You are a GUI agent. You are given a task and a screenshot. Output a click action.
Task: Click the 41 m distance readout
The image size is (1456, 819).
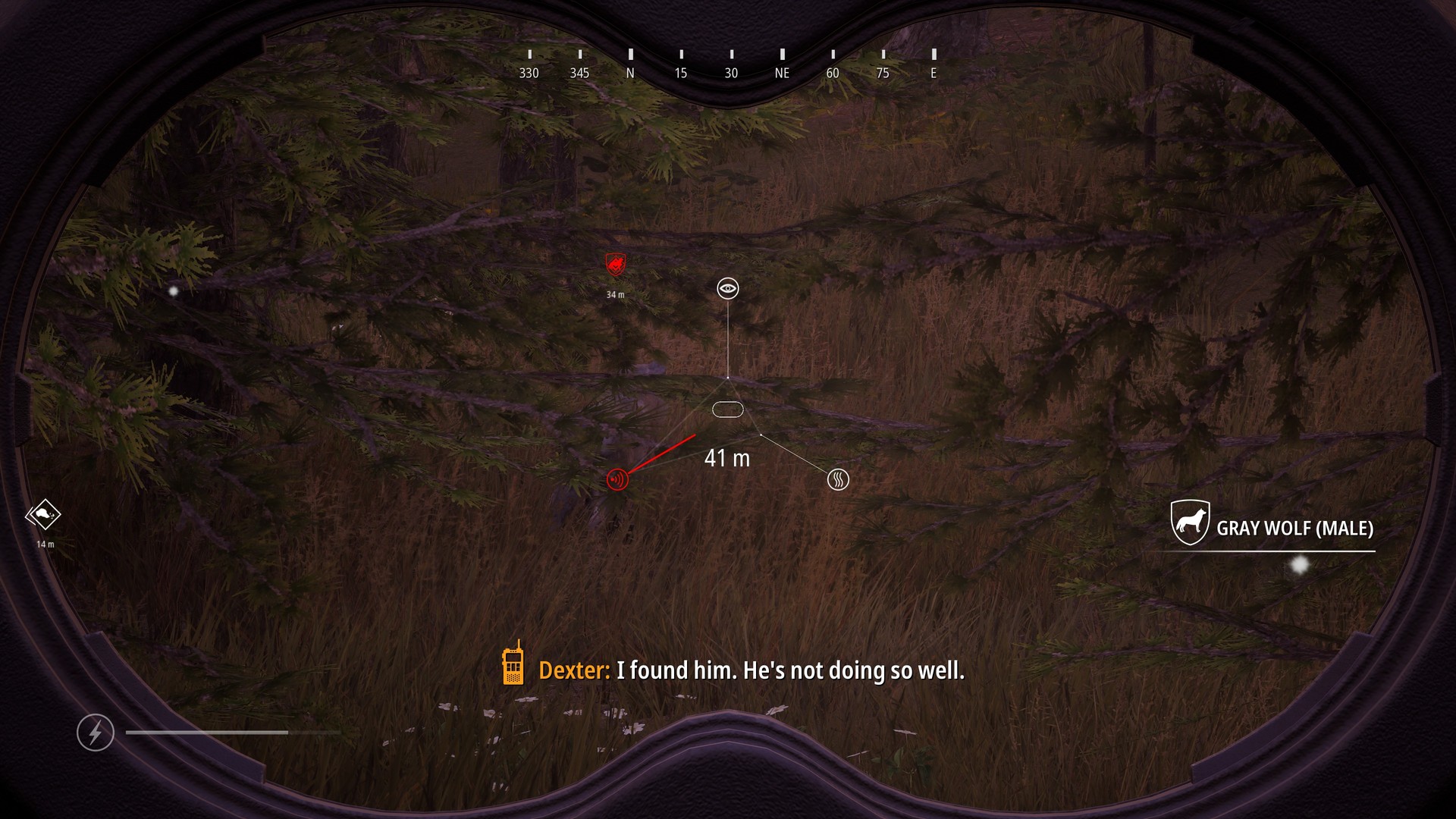pos(726,458)
